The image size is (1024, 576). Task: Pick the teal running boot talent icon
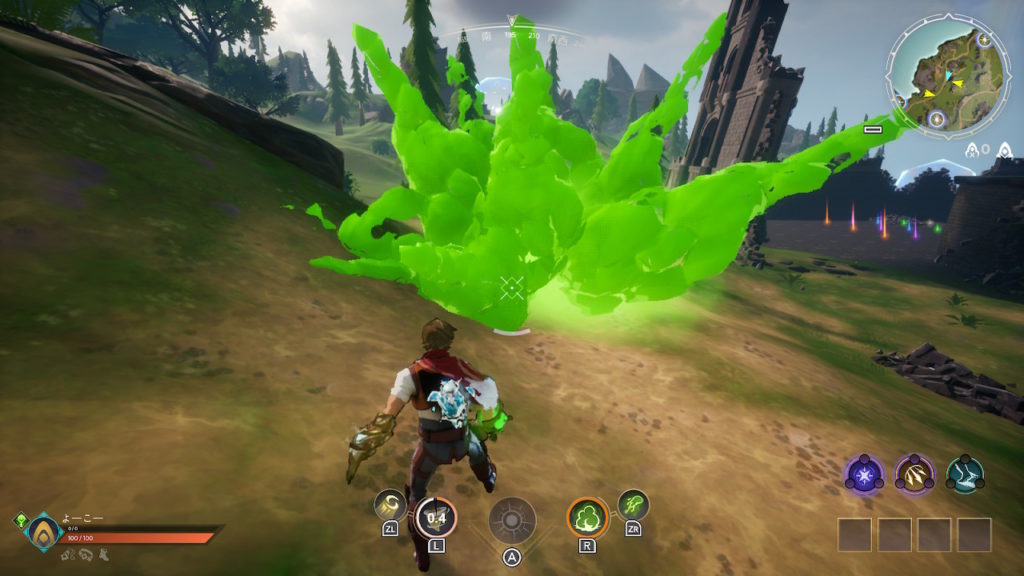click(965, 473)
